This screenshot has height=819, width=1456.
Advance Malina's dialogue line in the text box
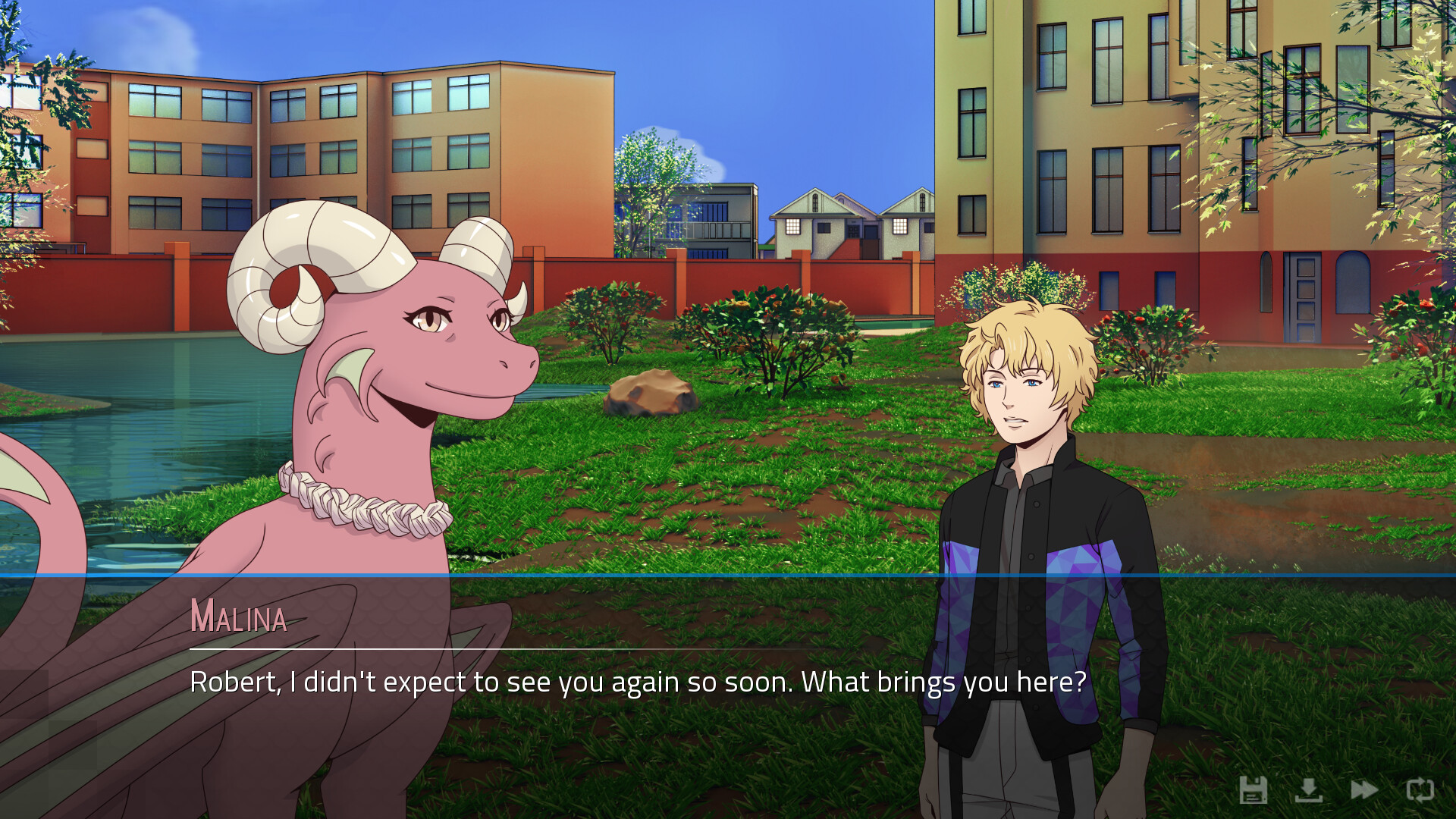637,682
